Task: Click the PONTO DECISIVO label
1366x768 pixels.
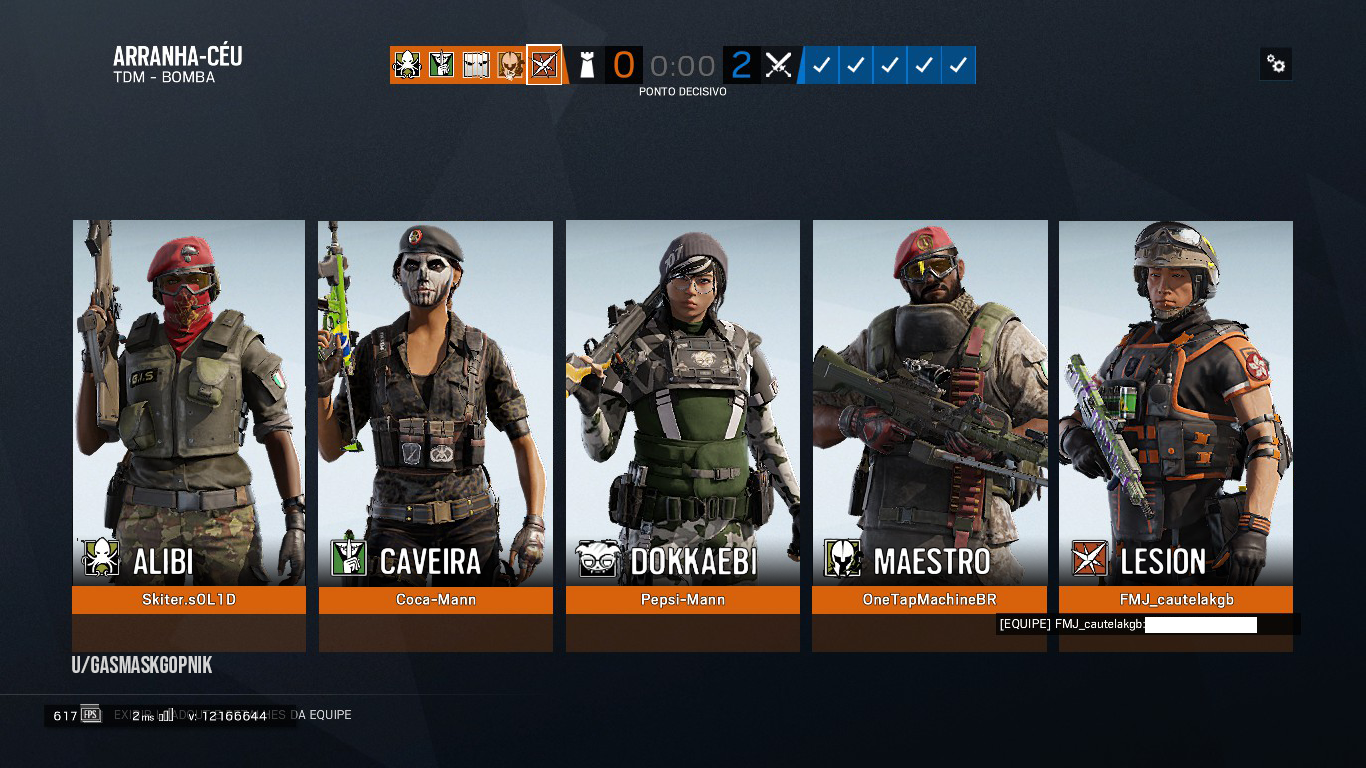Action: 683,91
